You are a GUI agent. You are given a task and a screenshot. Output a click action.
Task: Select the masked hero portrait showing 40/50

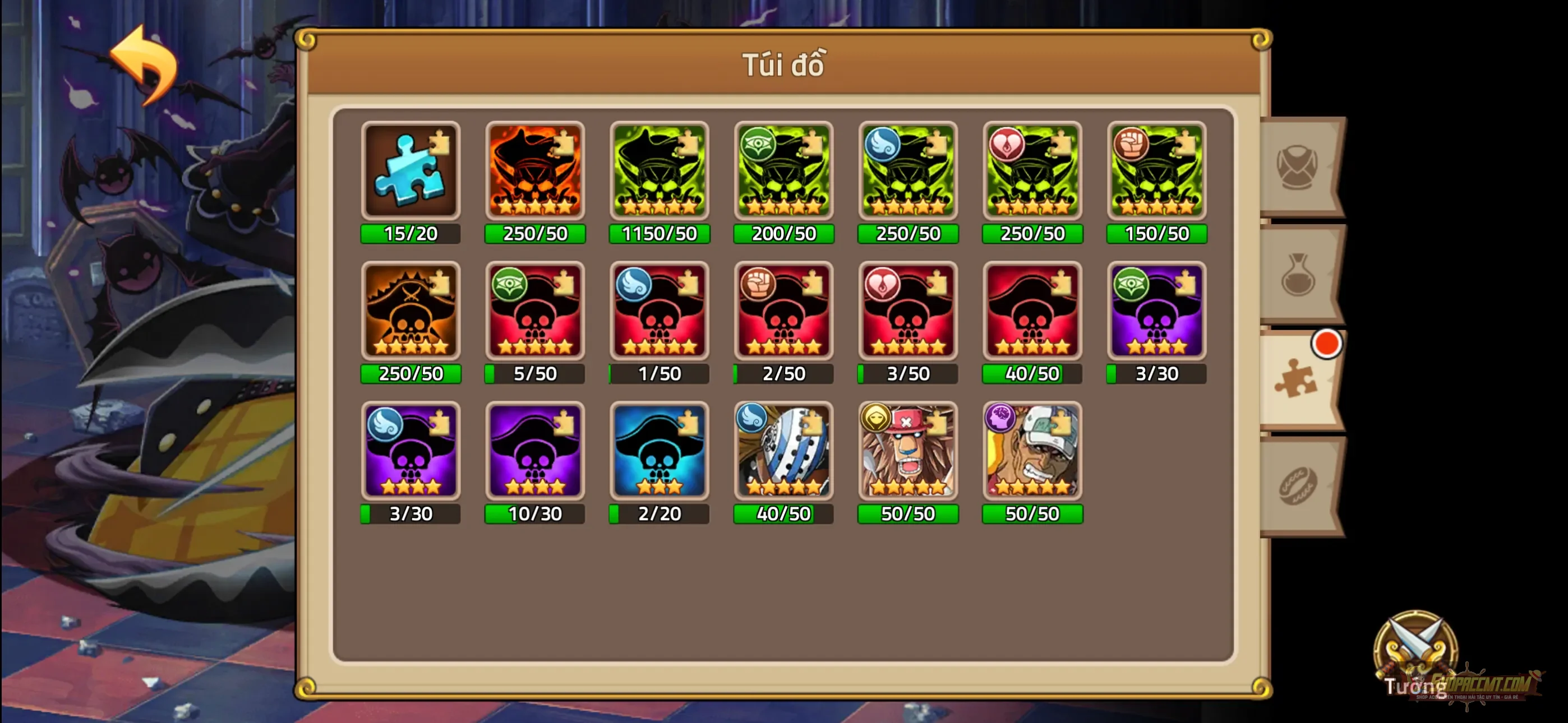point(783,453)
